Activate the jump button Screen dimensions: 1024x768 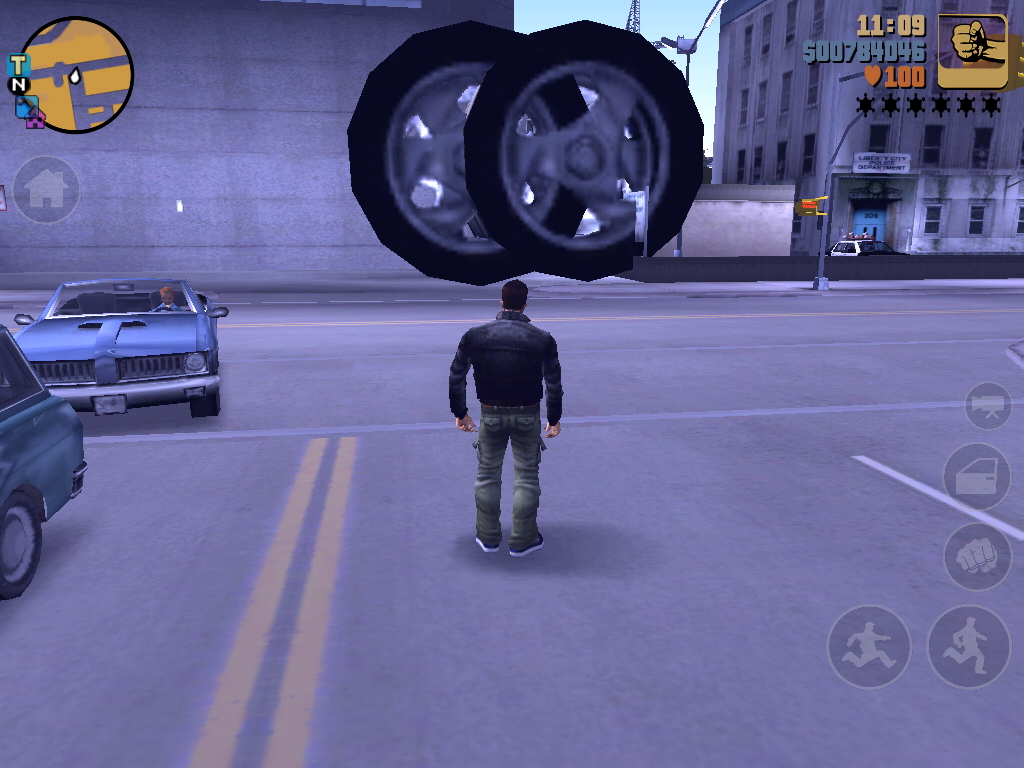click(869, 646)
